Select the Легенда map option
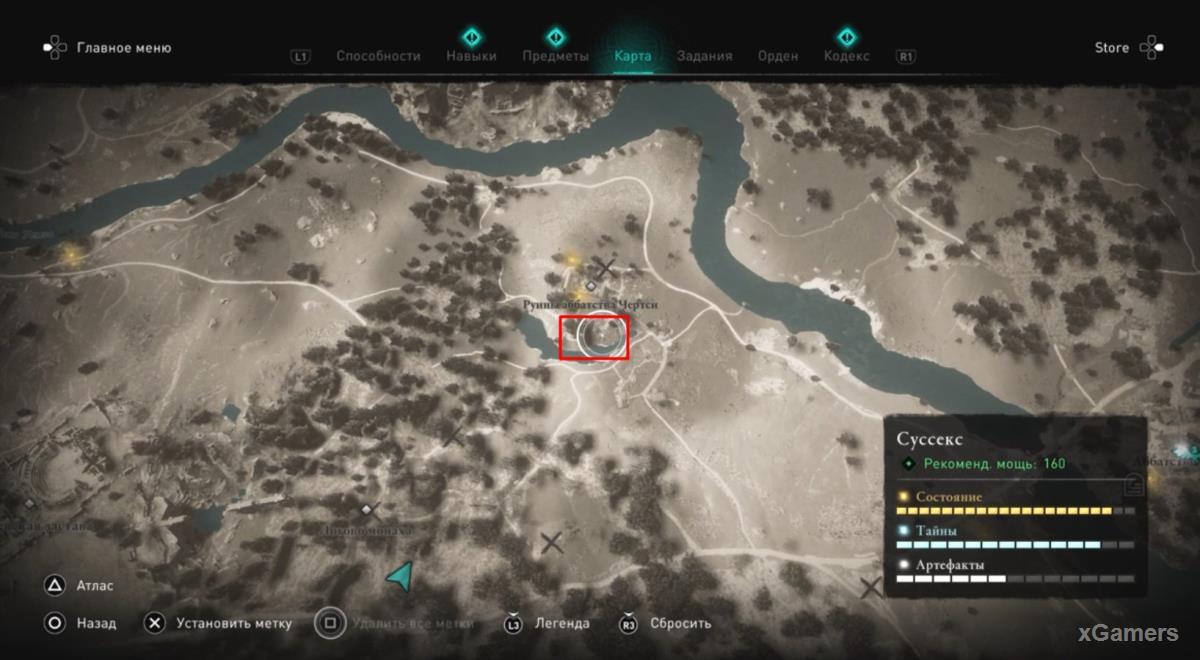Image resolution: width=1200 pixels, height=660 pixels. [x=561, y=623]
